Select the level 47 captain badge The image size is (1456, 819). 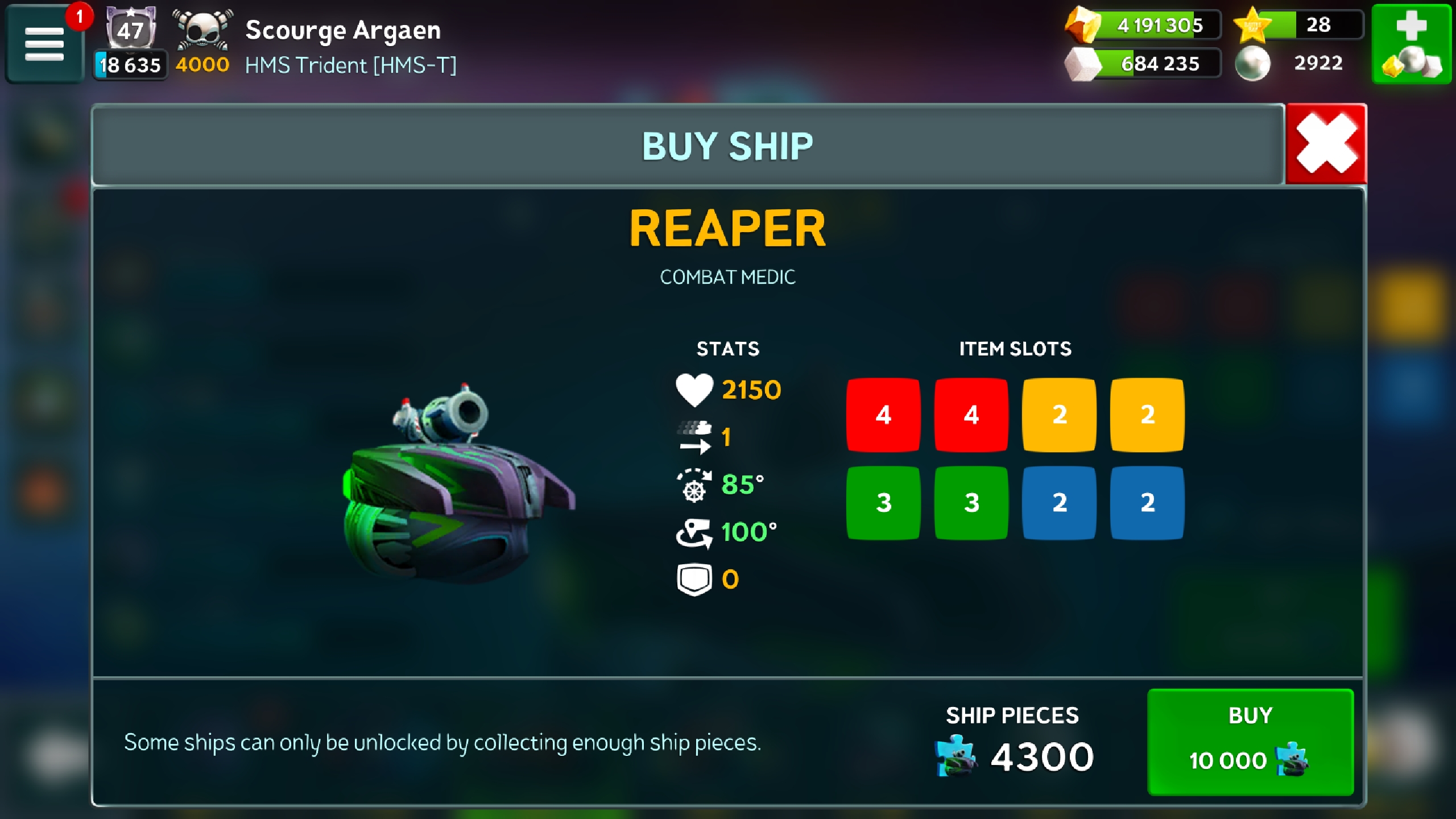[x=130, y=28]
